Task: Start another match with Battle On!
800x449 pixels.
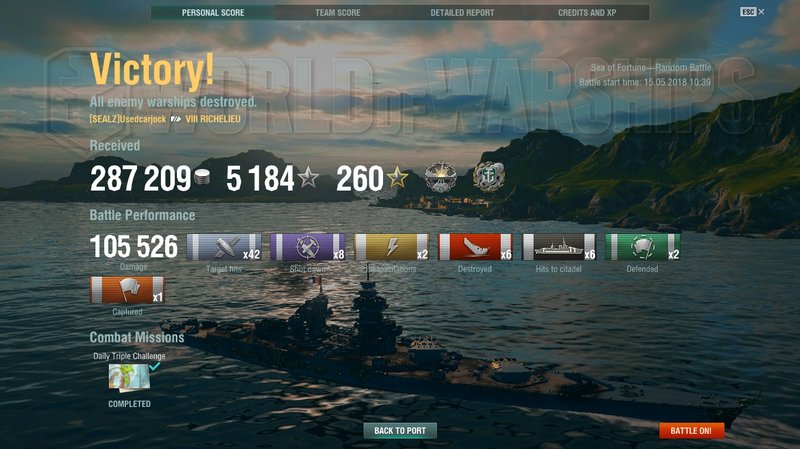Action: pyautogui.click(x=691, y=431)
